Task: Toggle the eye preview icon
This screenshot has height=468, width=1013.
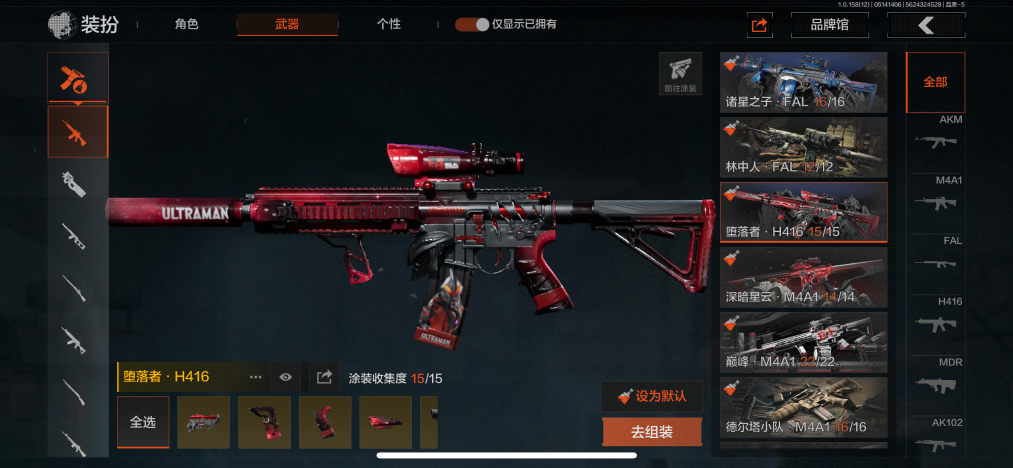Action: [x=286, y=377]
